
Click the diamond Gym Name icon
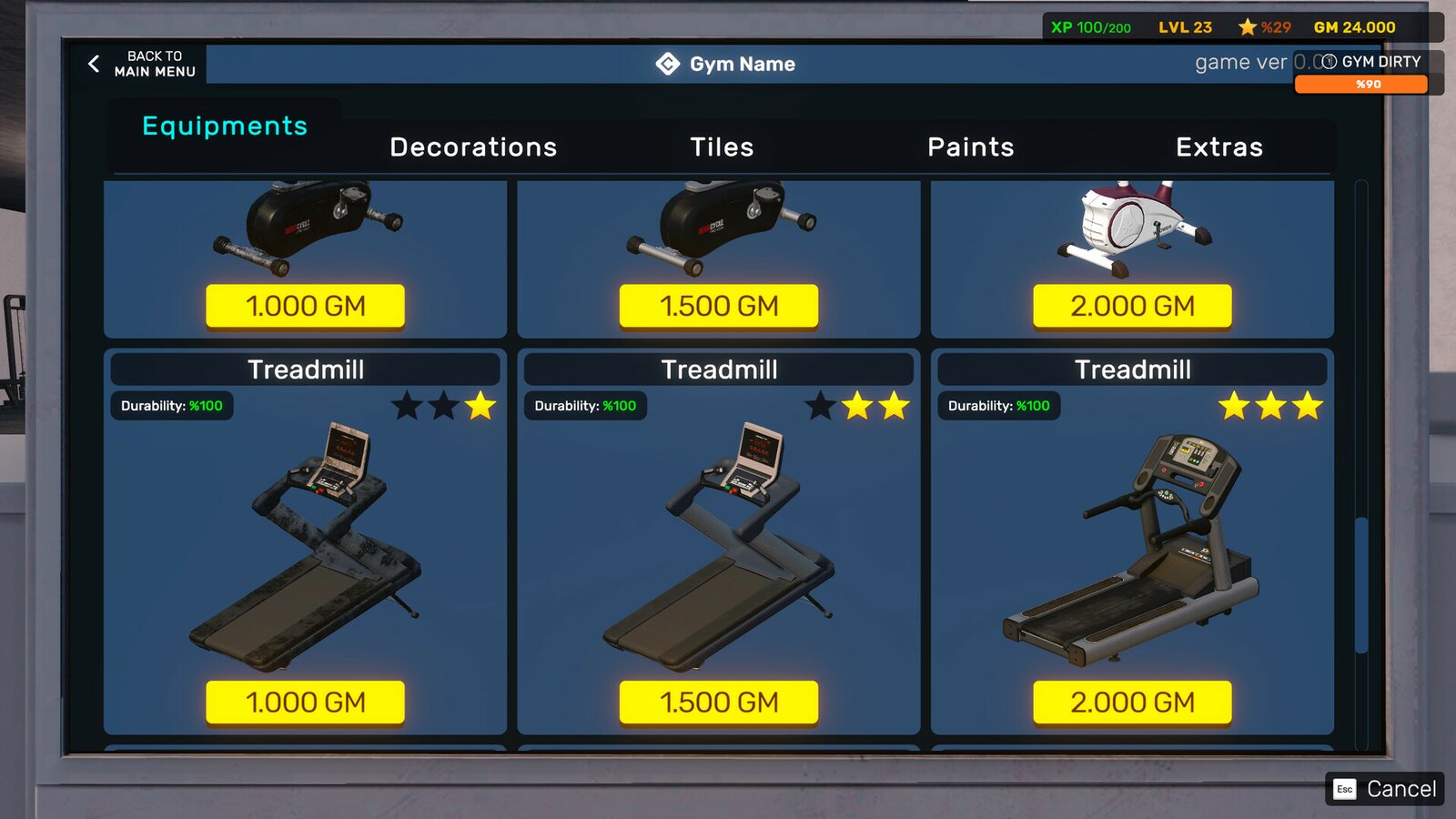(x=666, y=64)
